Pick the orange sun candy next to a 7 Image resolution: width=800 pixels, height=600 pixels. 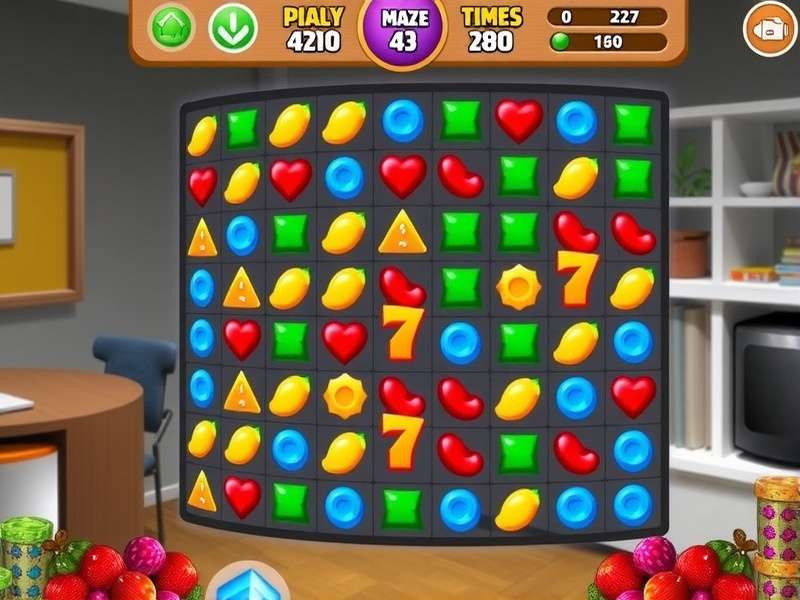518,287
